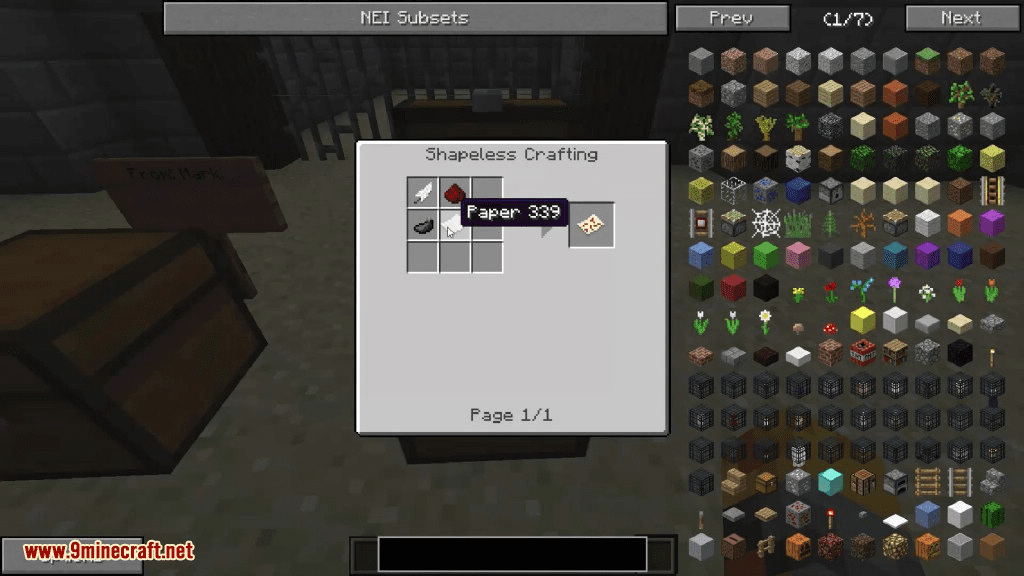The image size is (1024, 576).
Task: Pick the diamond block from item list
Action: [x=831, y=482]
